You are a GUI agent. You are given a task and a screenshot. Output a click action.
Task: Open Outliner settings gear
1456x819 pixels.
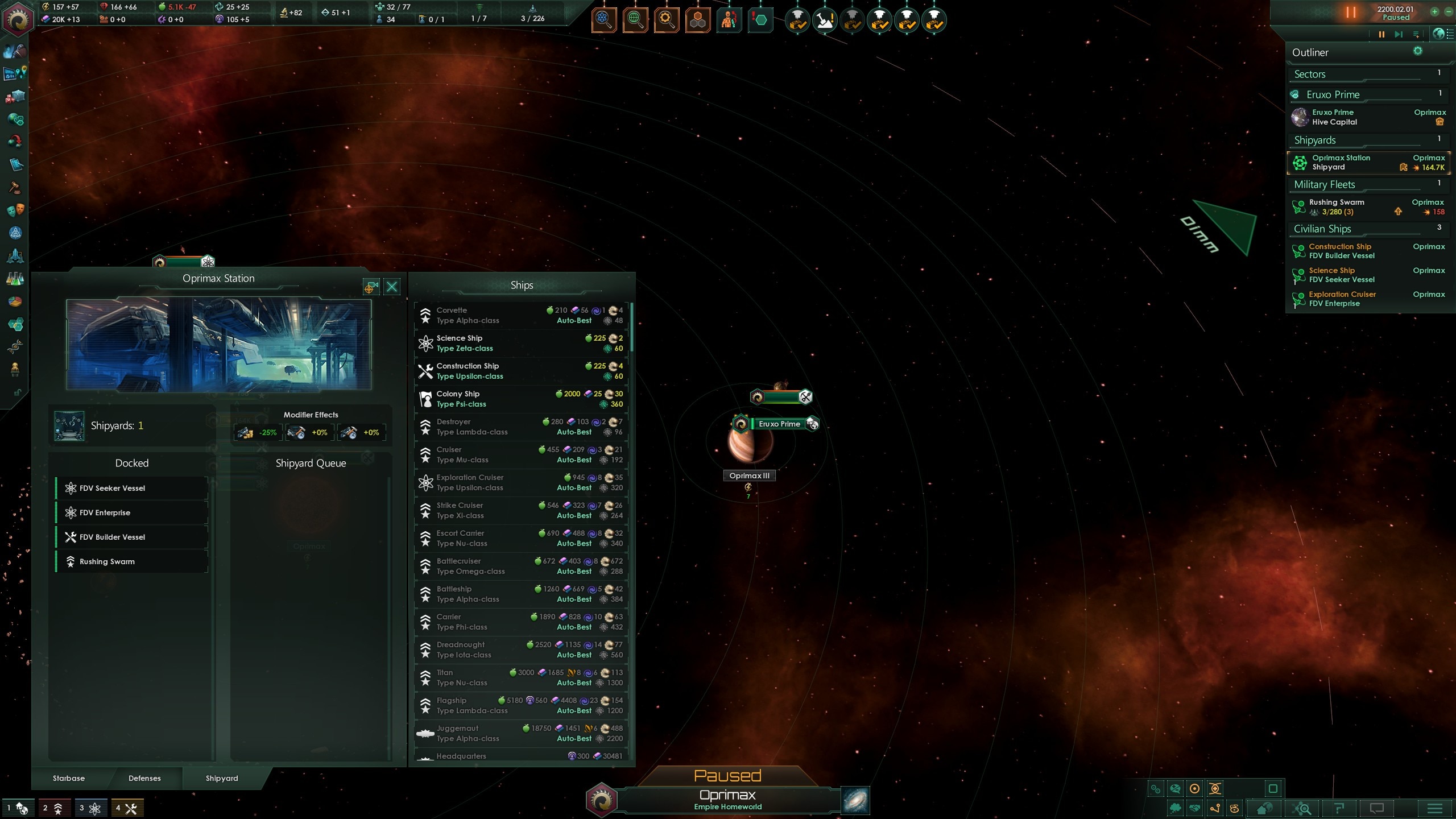pos(1418,51)
